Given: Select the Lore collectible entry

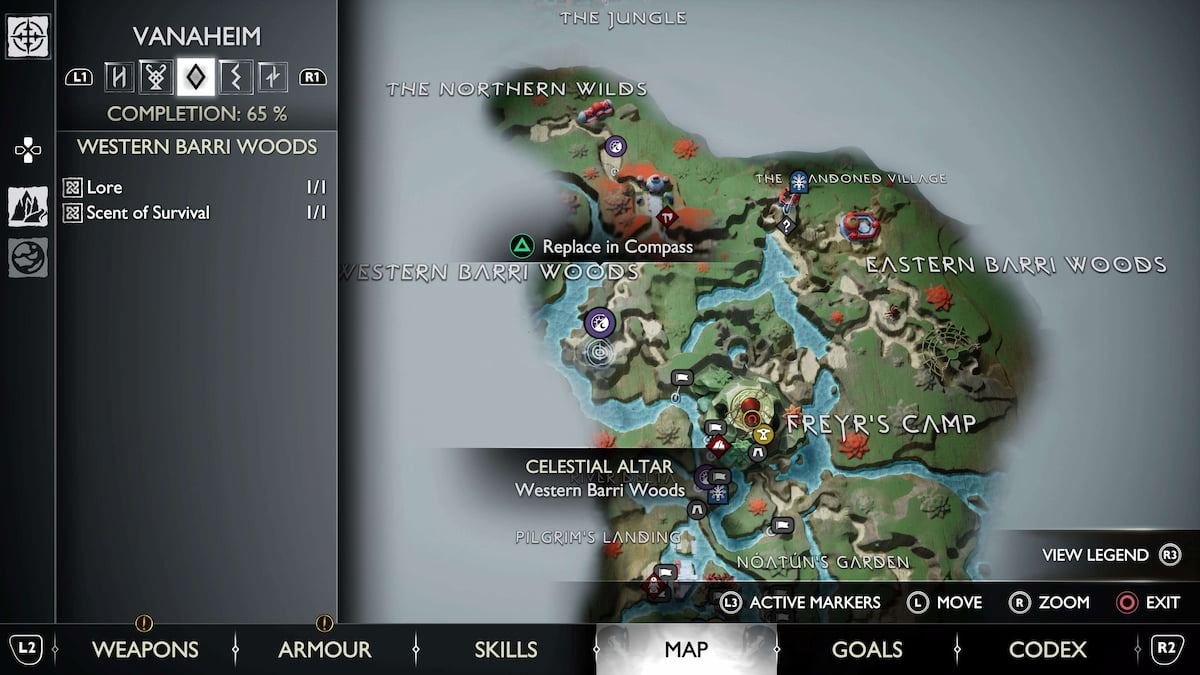Looking at the screenshot, I should (x=105, y=187).
